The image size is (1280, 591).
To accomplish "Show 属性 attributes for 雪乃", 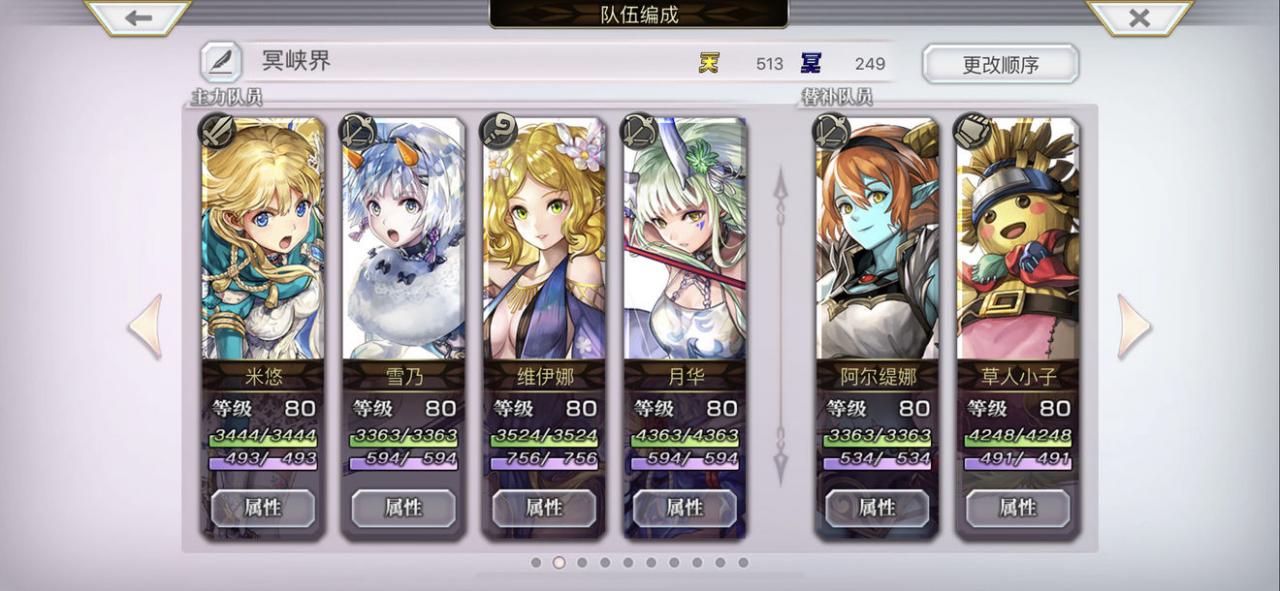I will pos(403,508).
